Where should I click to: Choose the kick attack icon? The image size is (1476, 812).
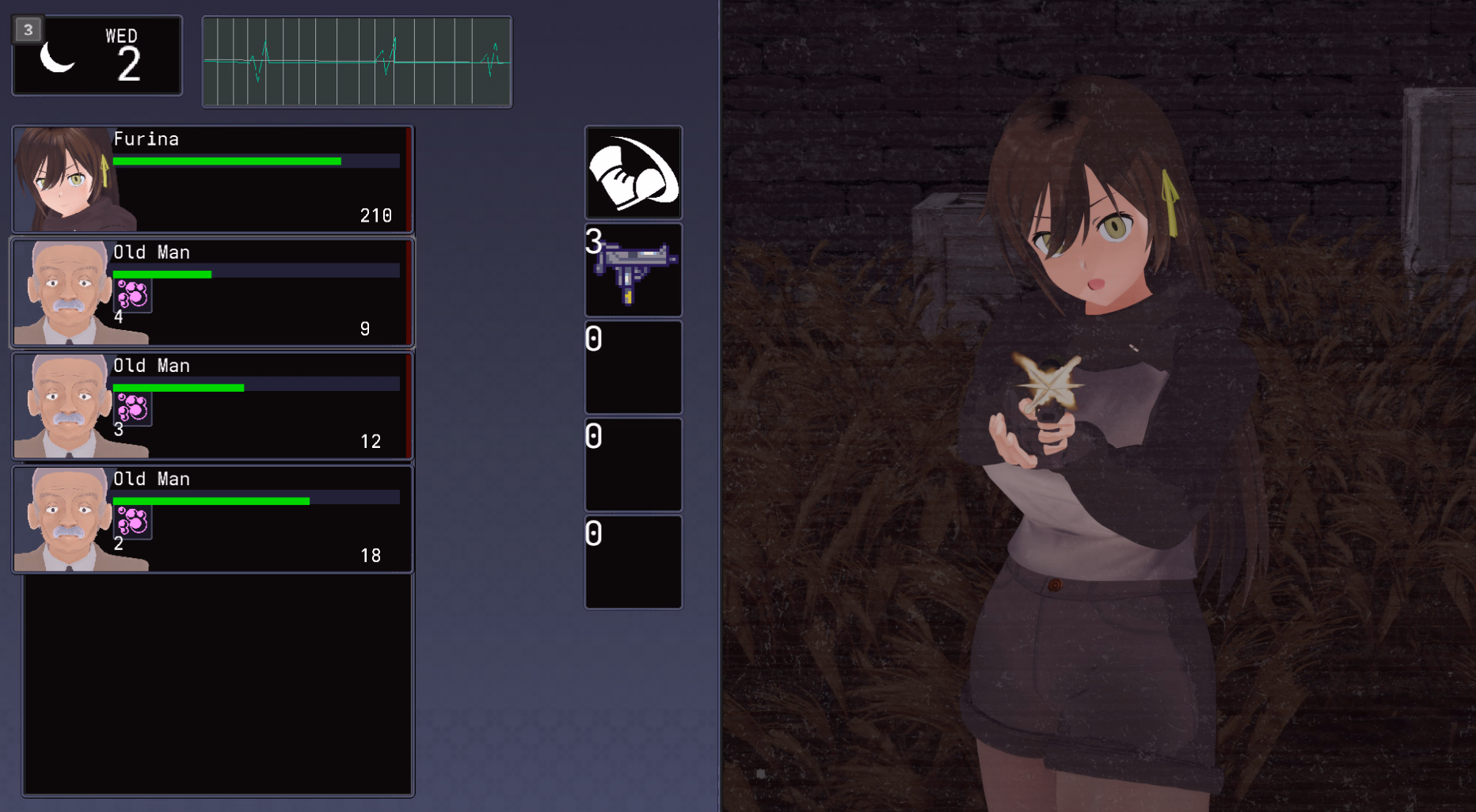(x=633, y=173)
